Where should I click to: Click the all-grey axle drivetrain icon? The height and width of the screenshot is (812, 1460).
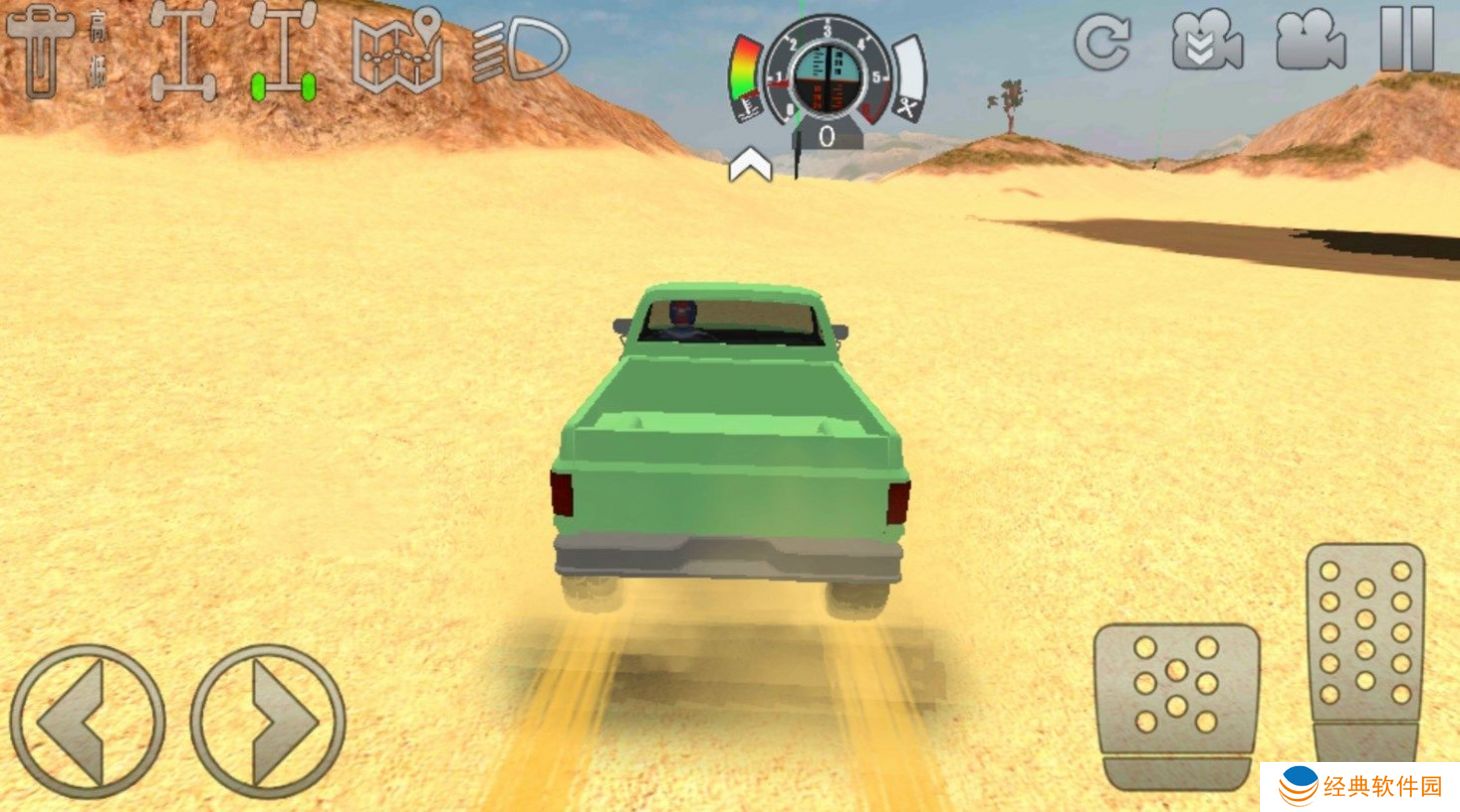[183, 52]
